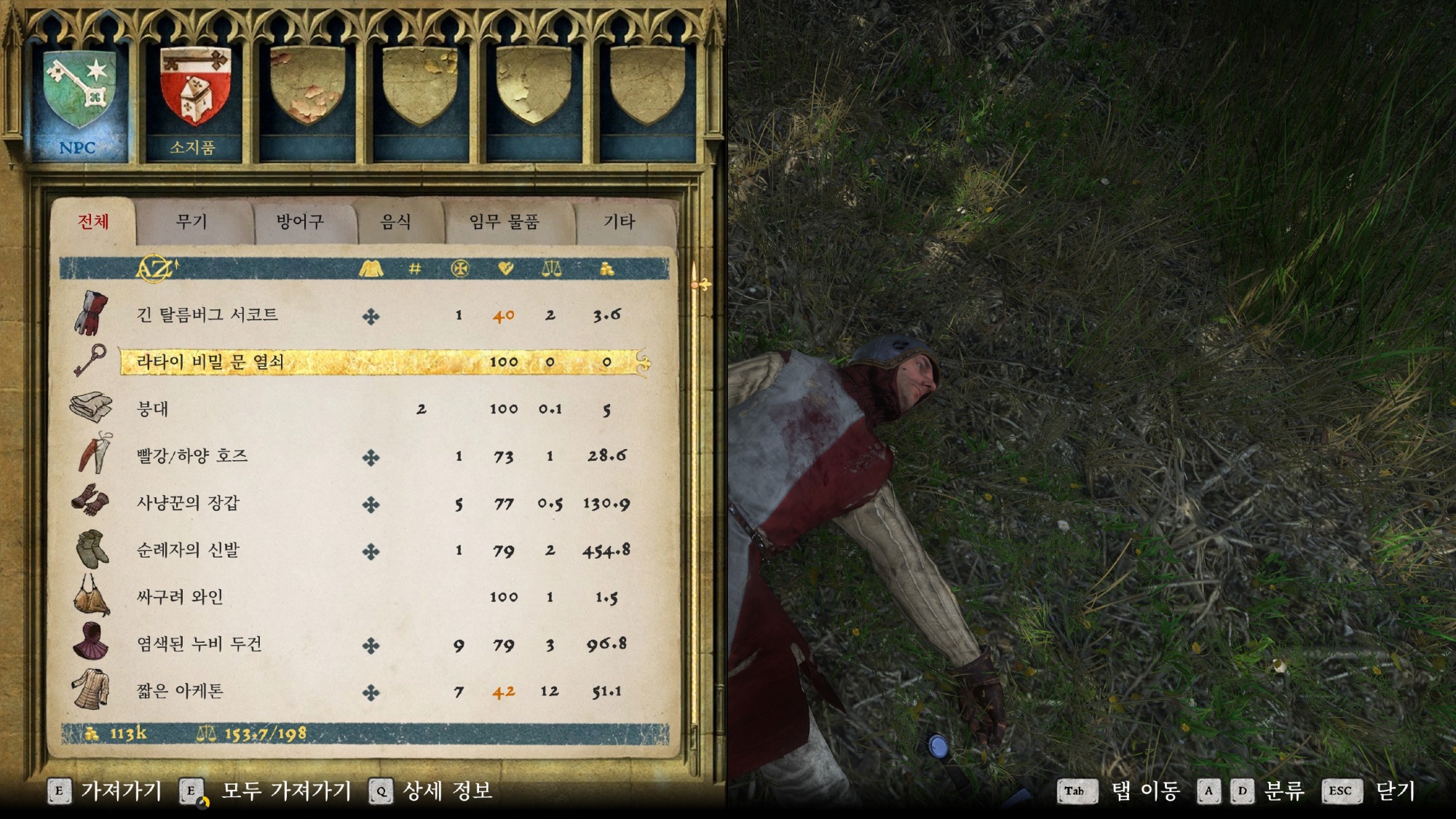The height and width of the screenshot is (819, 1456).
Task: Switch to the 소지품 shield tab
Action: (194, 98)
